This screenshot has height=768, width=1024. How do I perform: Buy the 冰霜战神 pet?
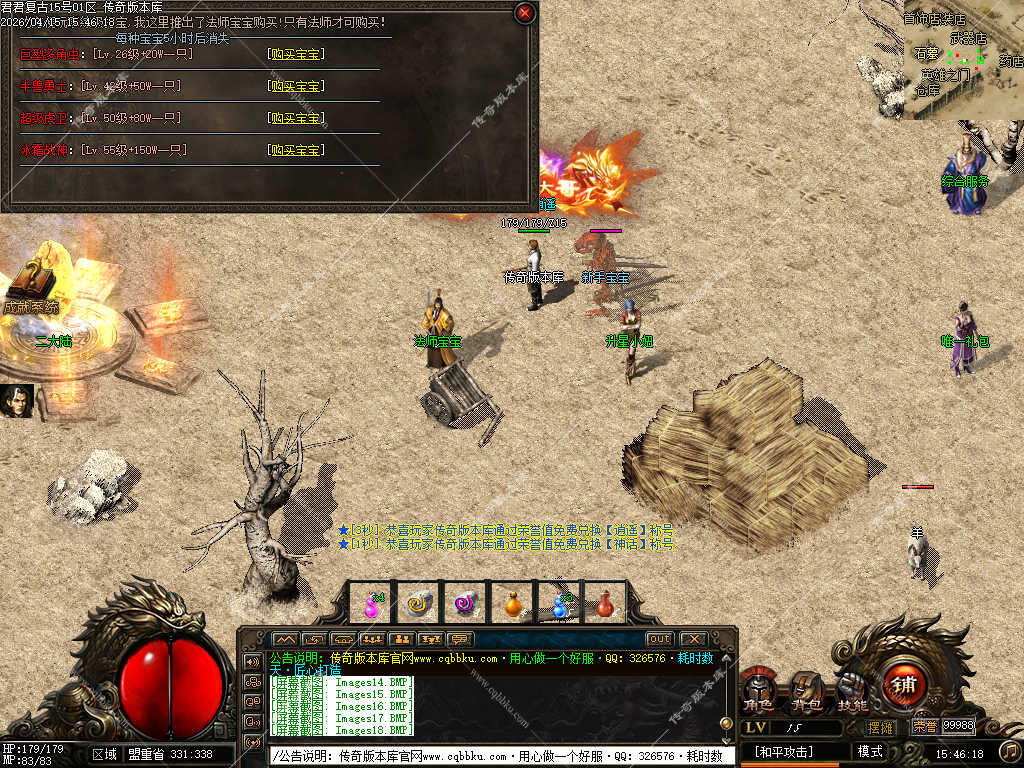[x=295, y=150]
